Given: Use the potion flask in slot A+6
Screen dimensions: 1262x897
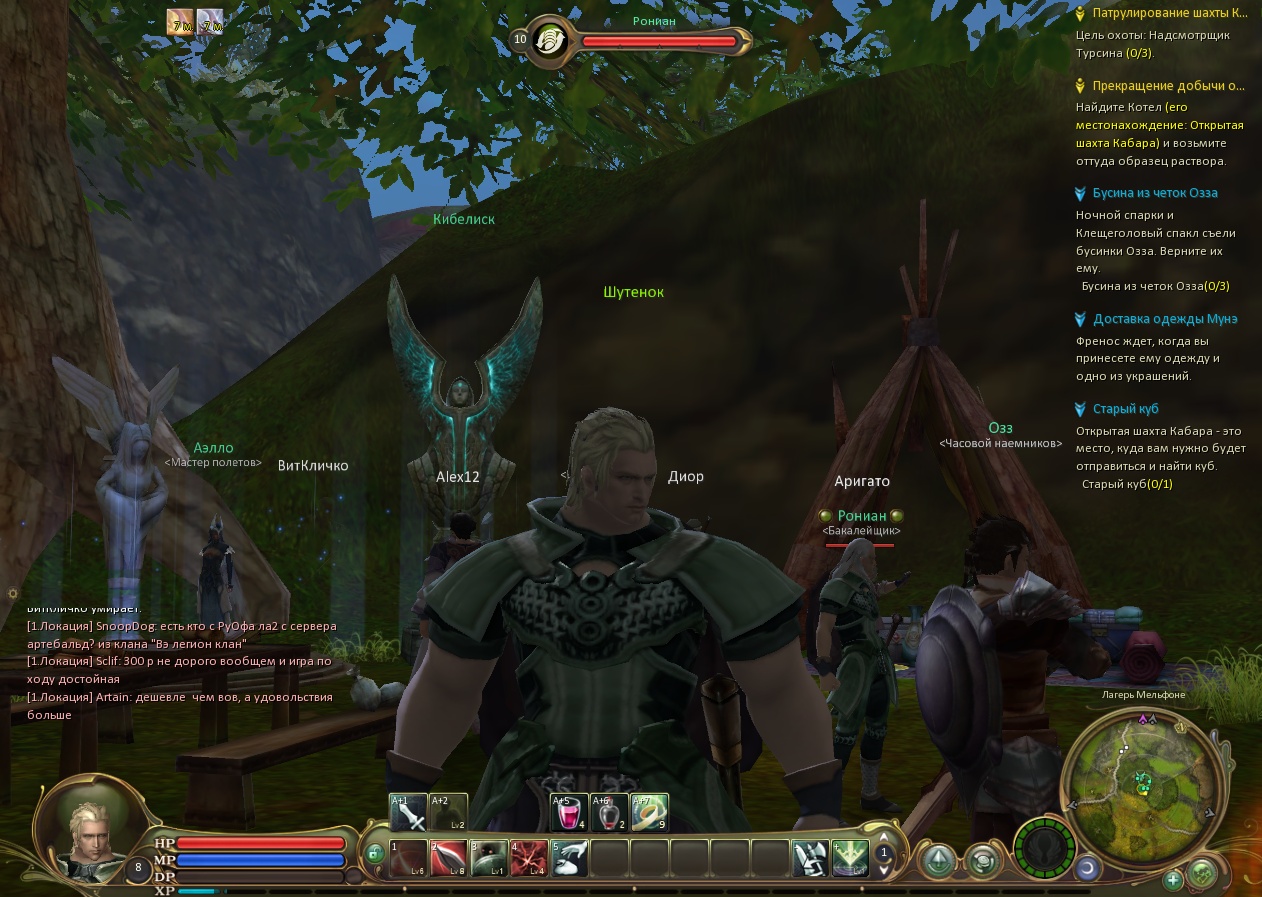Looking at the screenshot, I should point(609,812).
